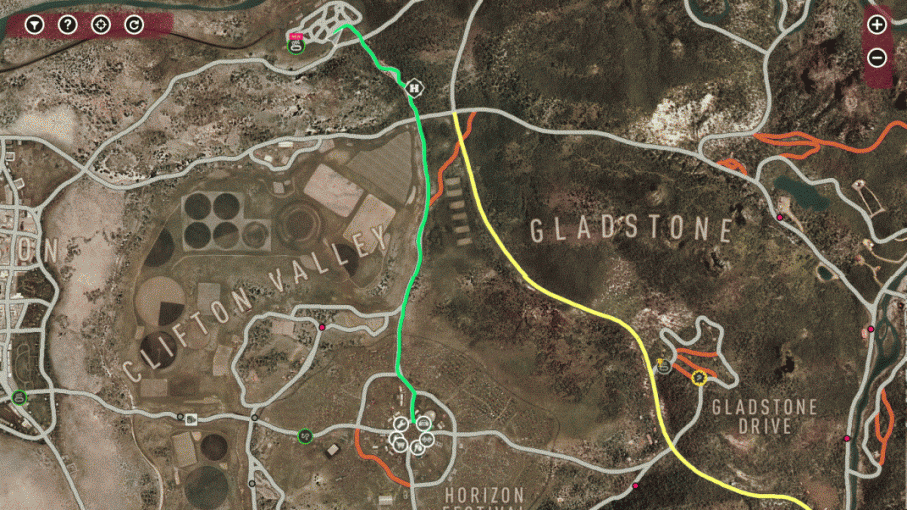Screen dimensions: 907x510
Task: Select the green-ringed marker west of the festival
Action: 304,435
